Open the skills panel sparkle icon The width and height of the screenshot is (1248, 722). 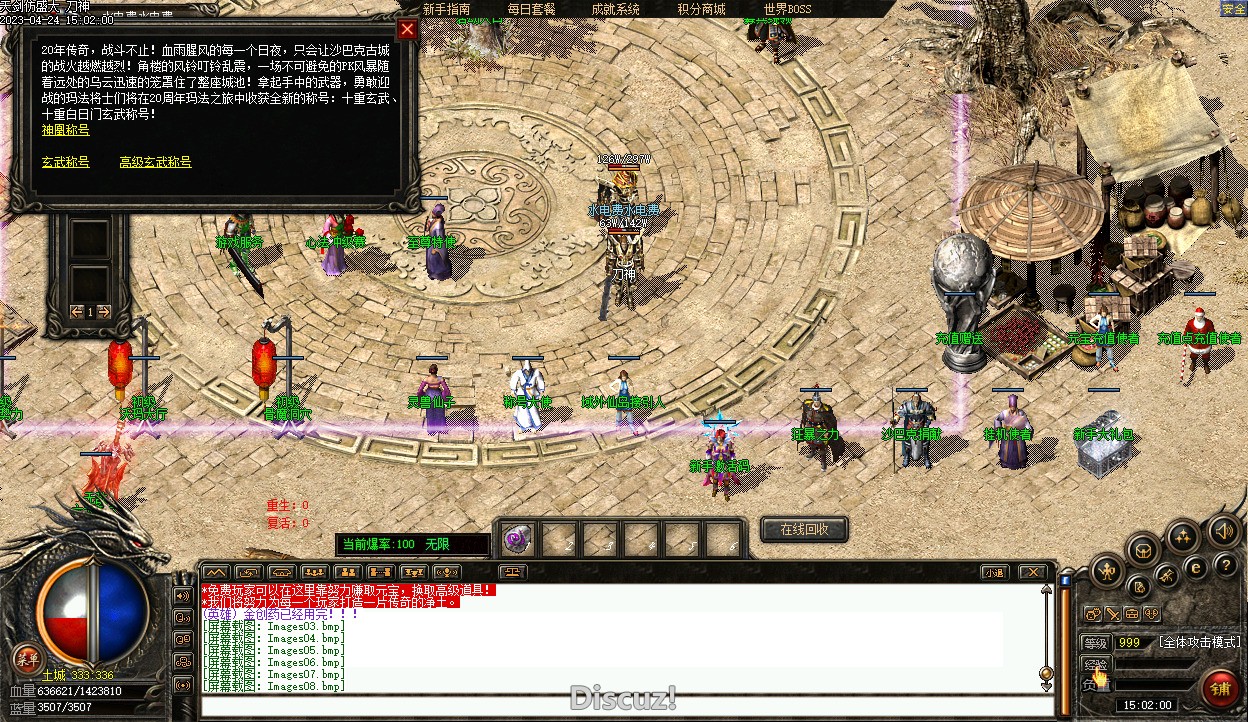(x=1184, y=537)
